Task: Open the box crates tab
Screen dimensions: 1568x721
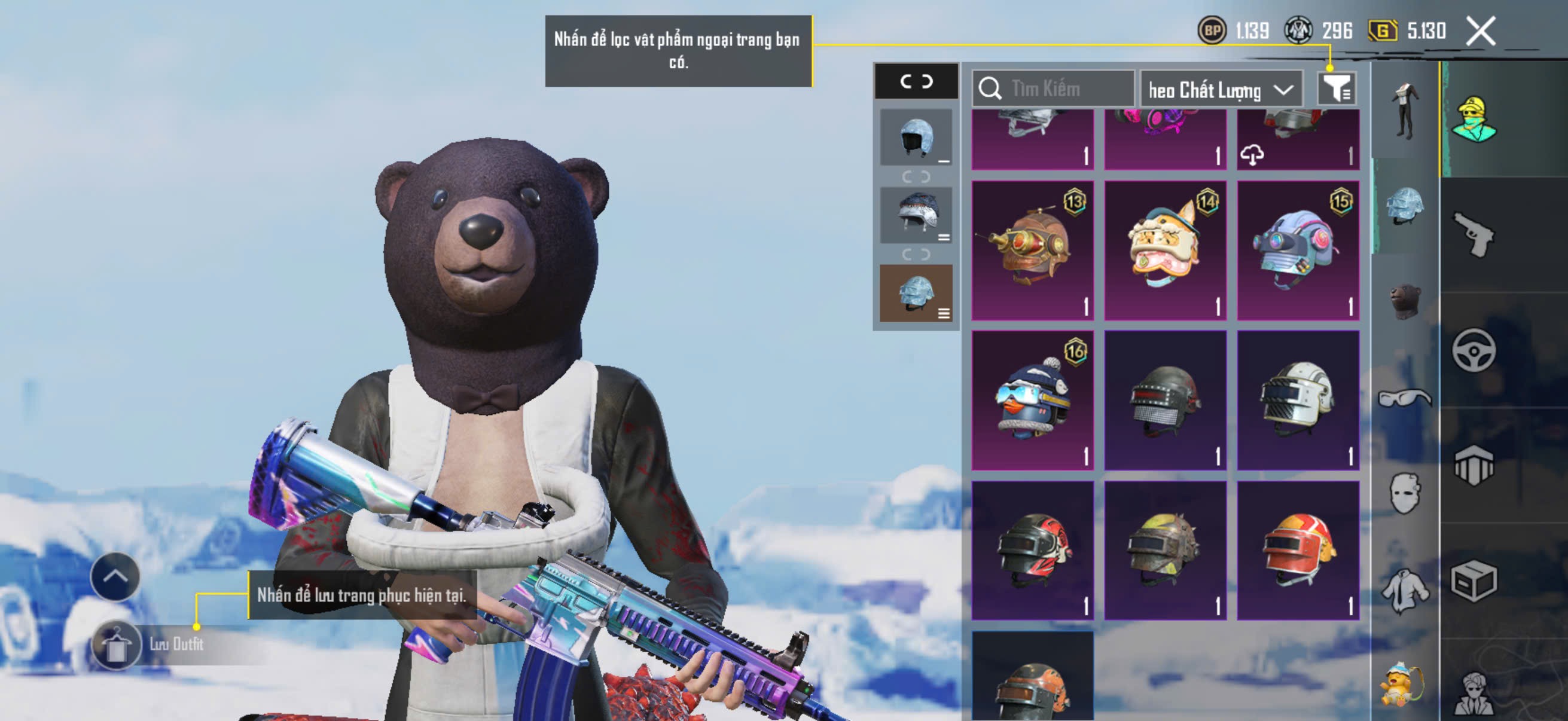Action: click(1473, 581)
